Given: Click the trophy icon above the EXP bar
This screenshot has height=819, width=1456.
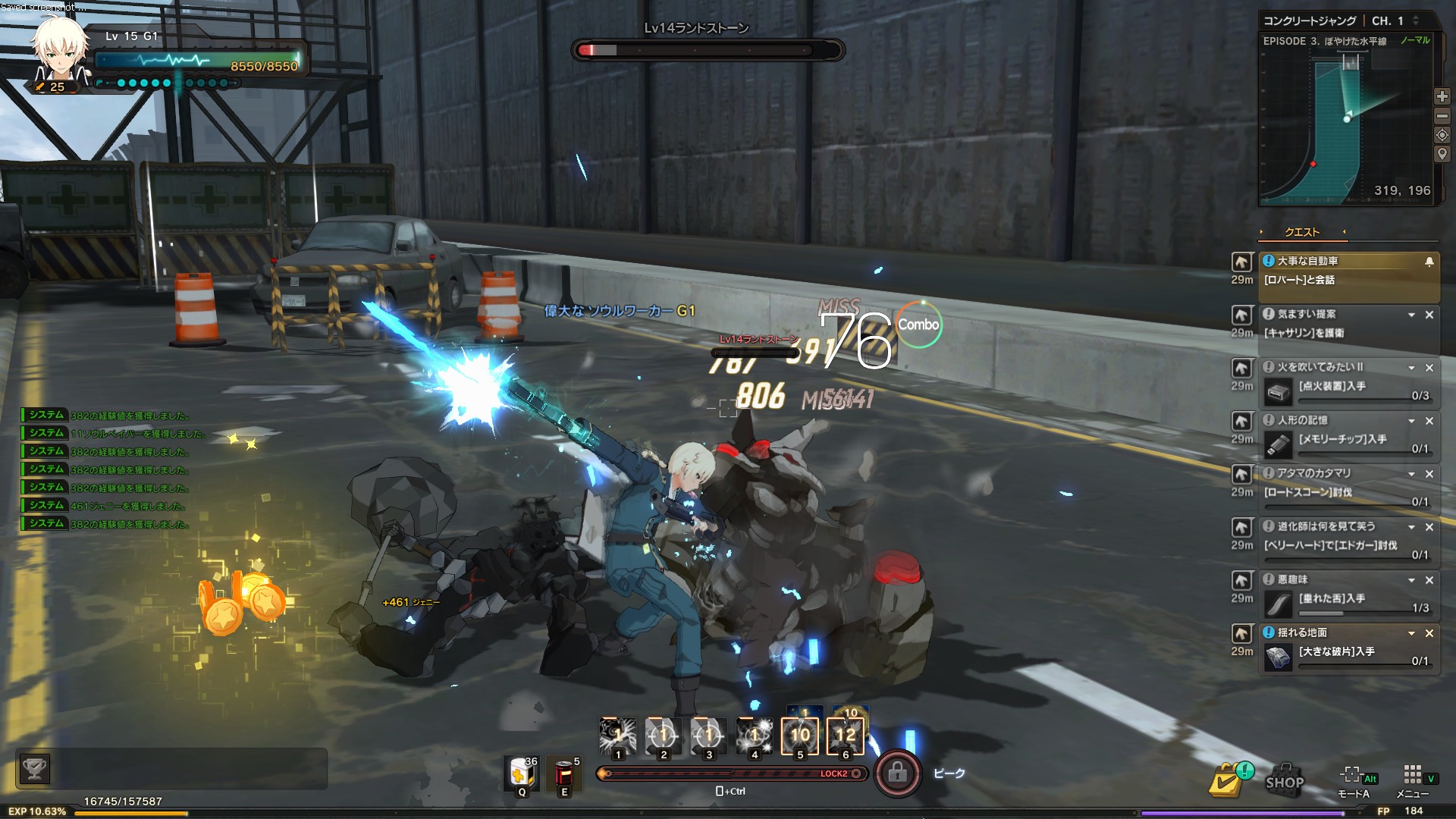Looking at the screenshot, I should [x=35, y=769].
